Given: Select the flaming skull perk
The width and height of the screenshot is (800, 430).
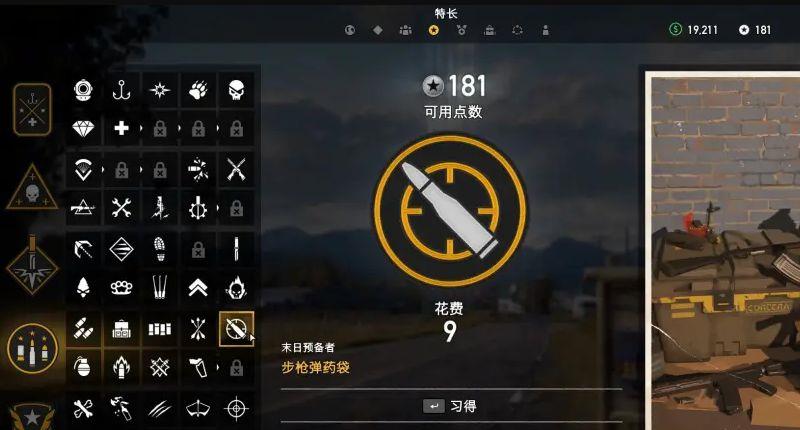Looking at the screenshot, I should pos(236,288).
